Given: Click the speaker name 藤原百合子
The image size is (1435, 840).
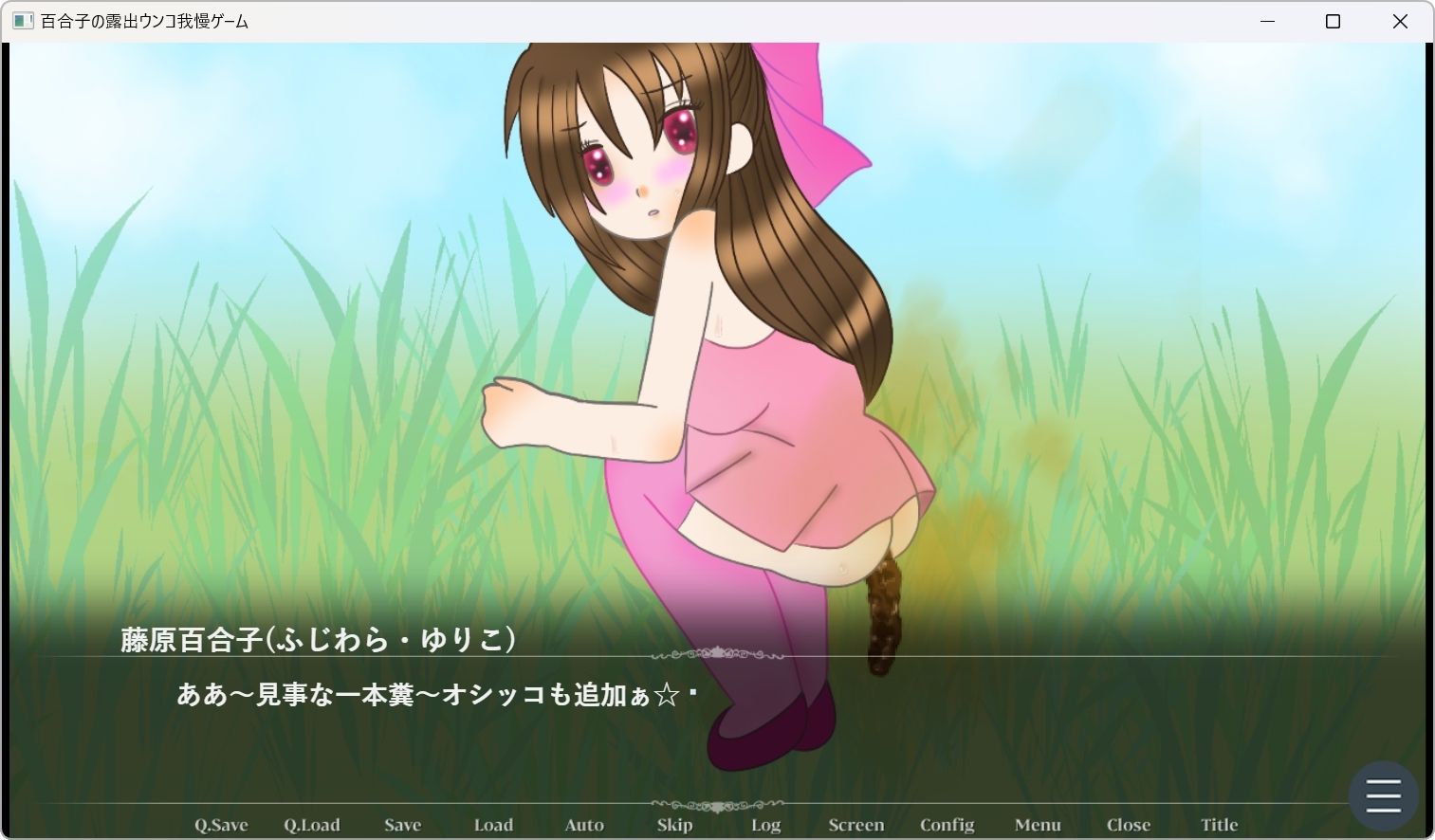Looking at the screenshot, I should [315, 638].
